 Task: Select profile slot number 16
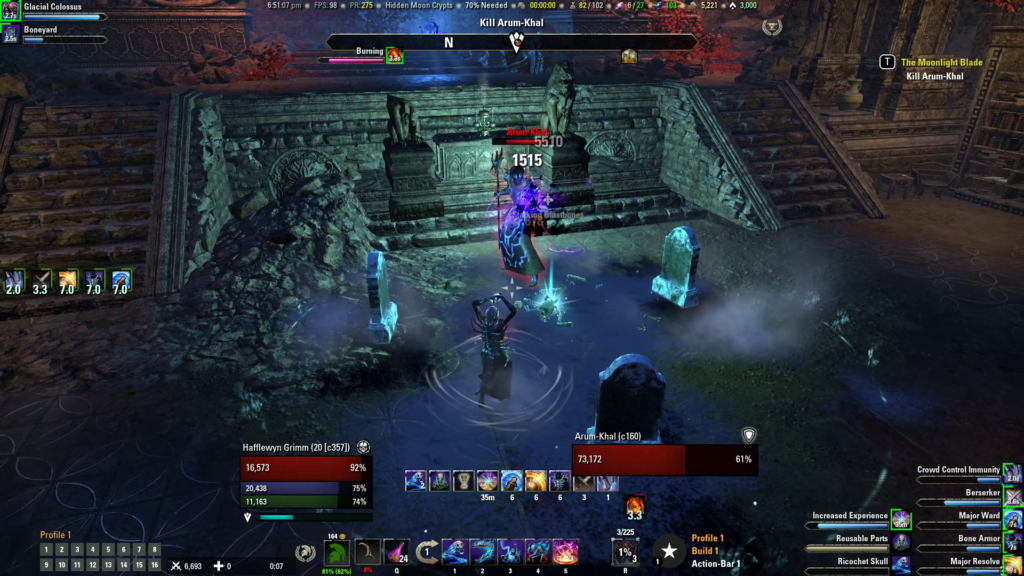coord(154,565)
